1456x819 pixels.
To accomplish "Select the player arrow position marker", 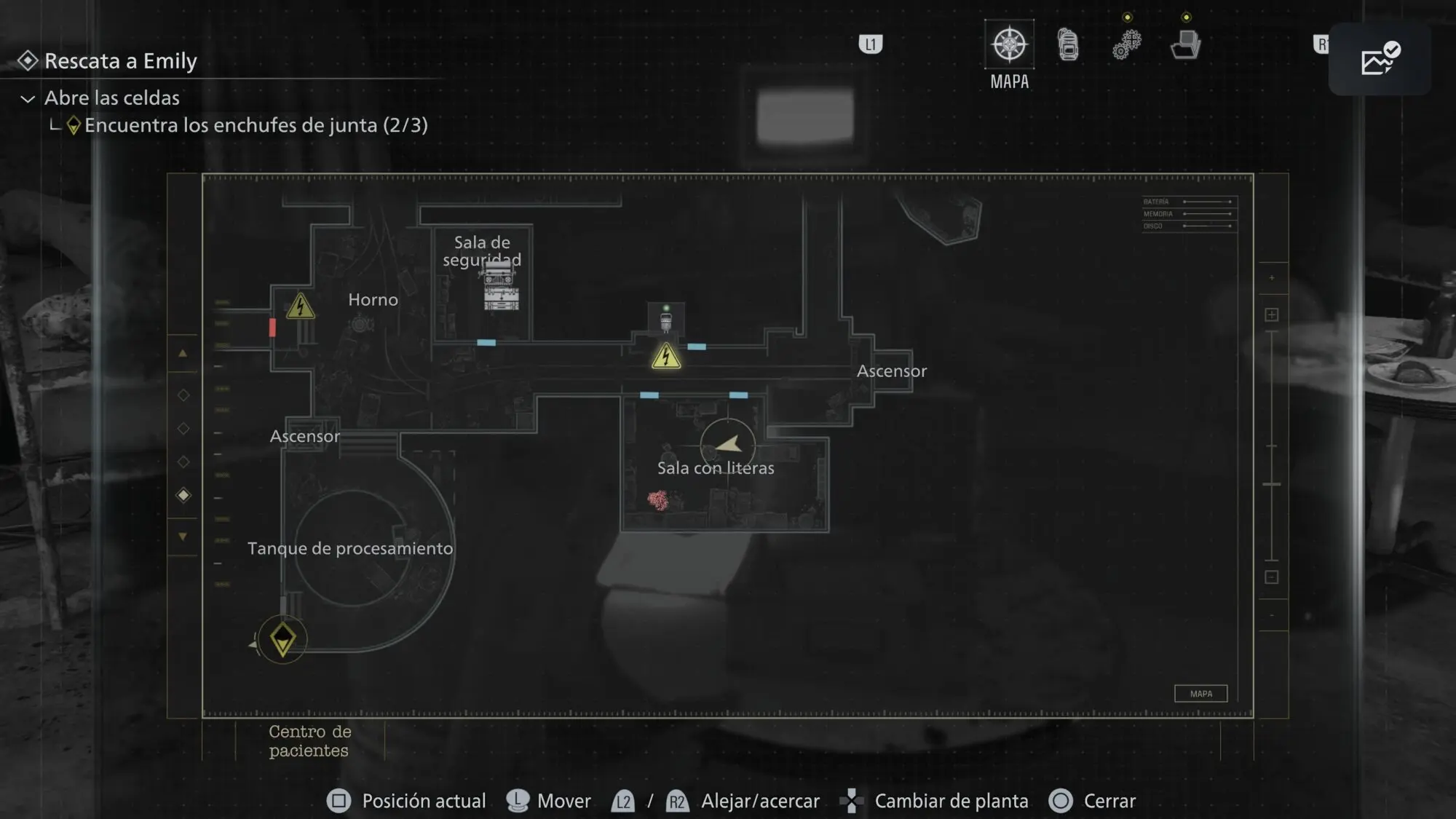I will click(x=728, y=444).
